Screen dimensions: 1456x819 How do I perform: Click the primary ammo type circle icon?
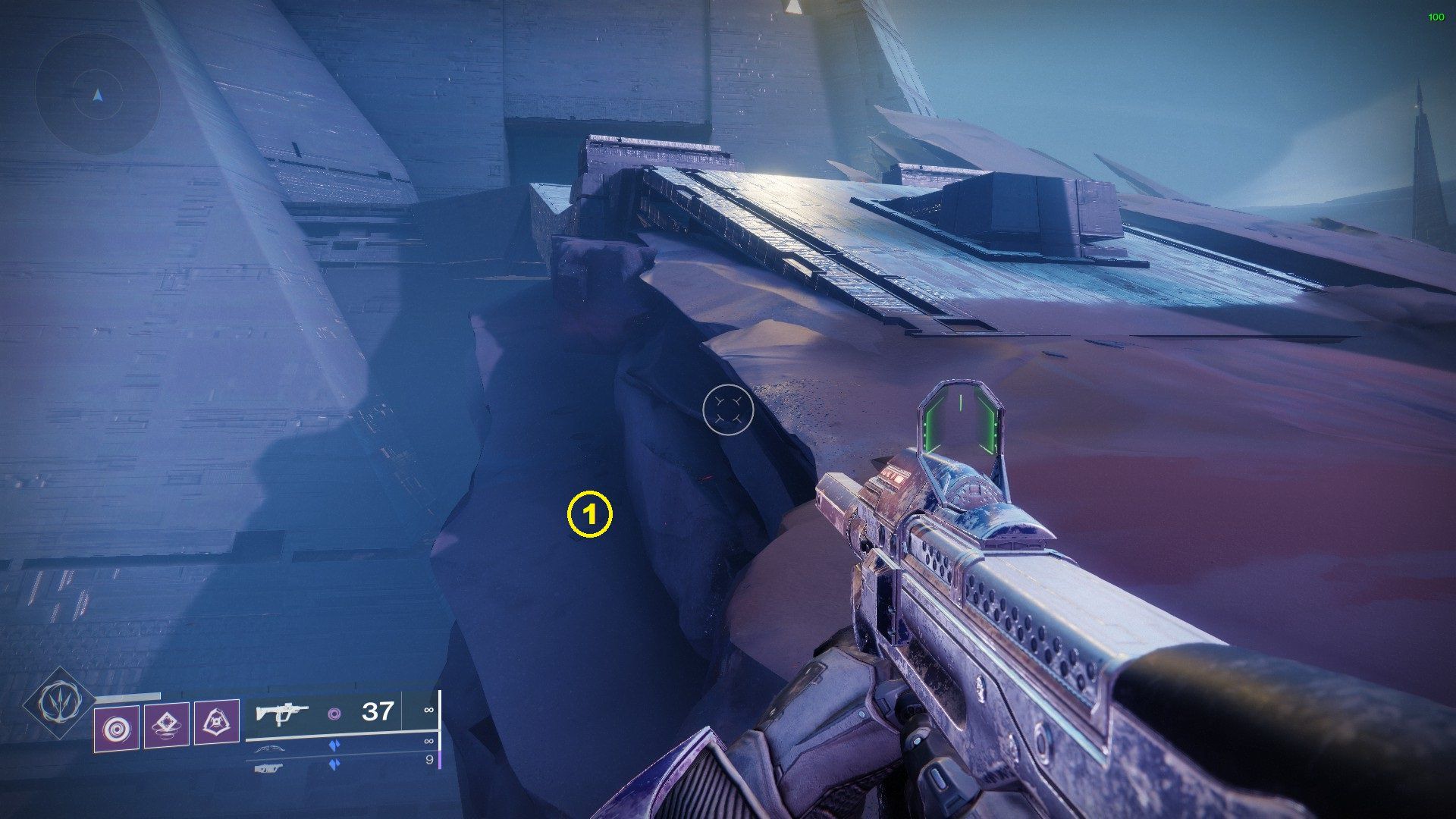click(x=335, y=714)
